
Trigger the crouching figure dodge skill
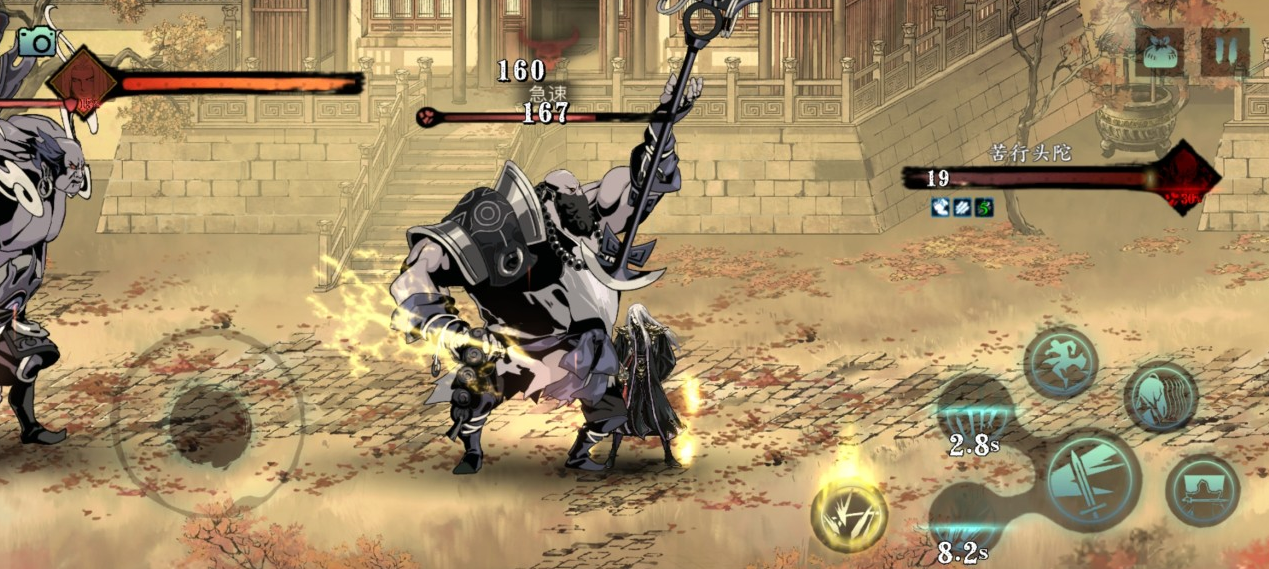(x=1160, y=396)
